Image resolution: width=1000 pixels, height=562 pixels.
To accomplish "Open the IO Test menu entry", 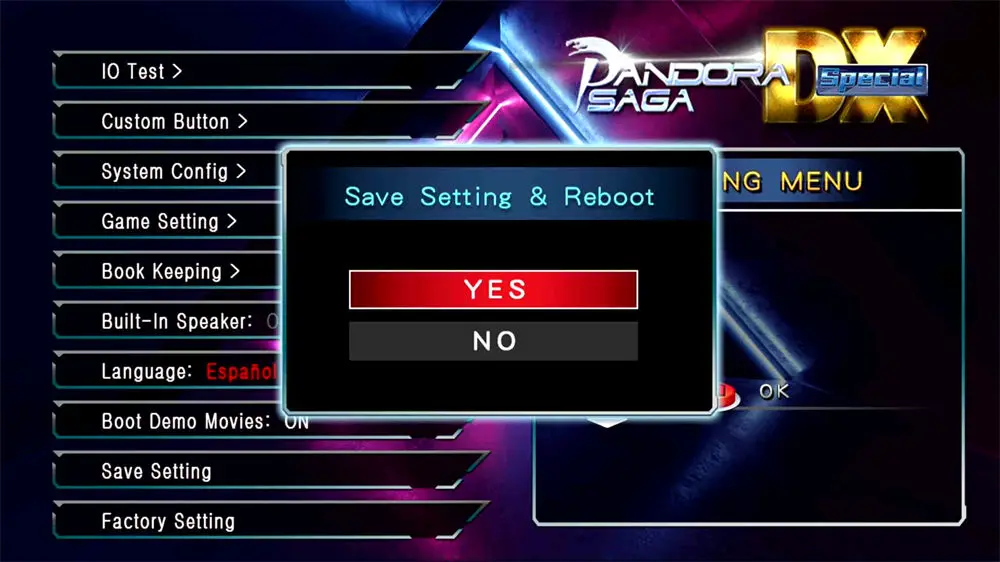I will 142,72.
